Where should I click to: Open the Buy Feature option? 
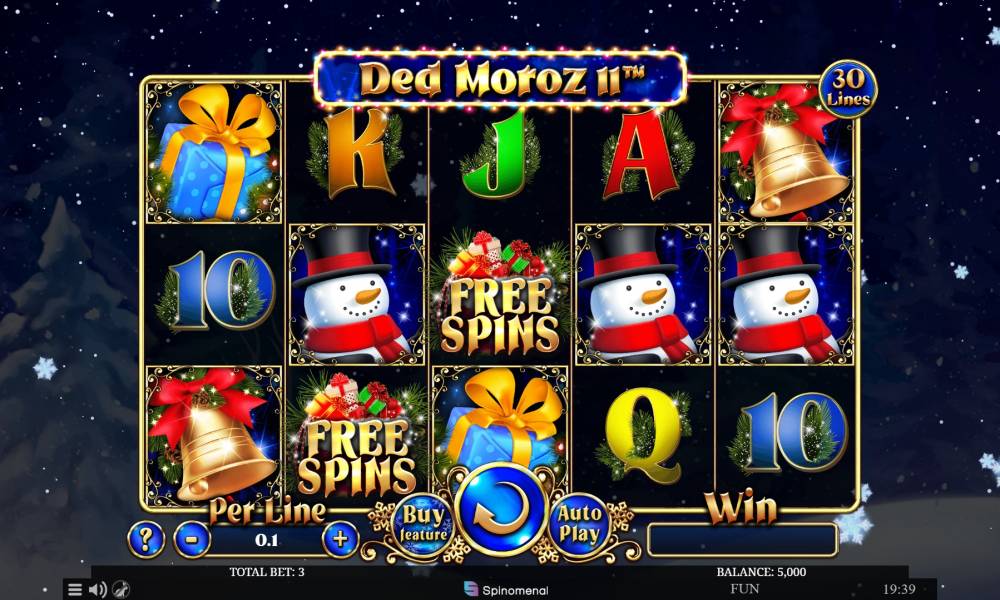420,523
